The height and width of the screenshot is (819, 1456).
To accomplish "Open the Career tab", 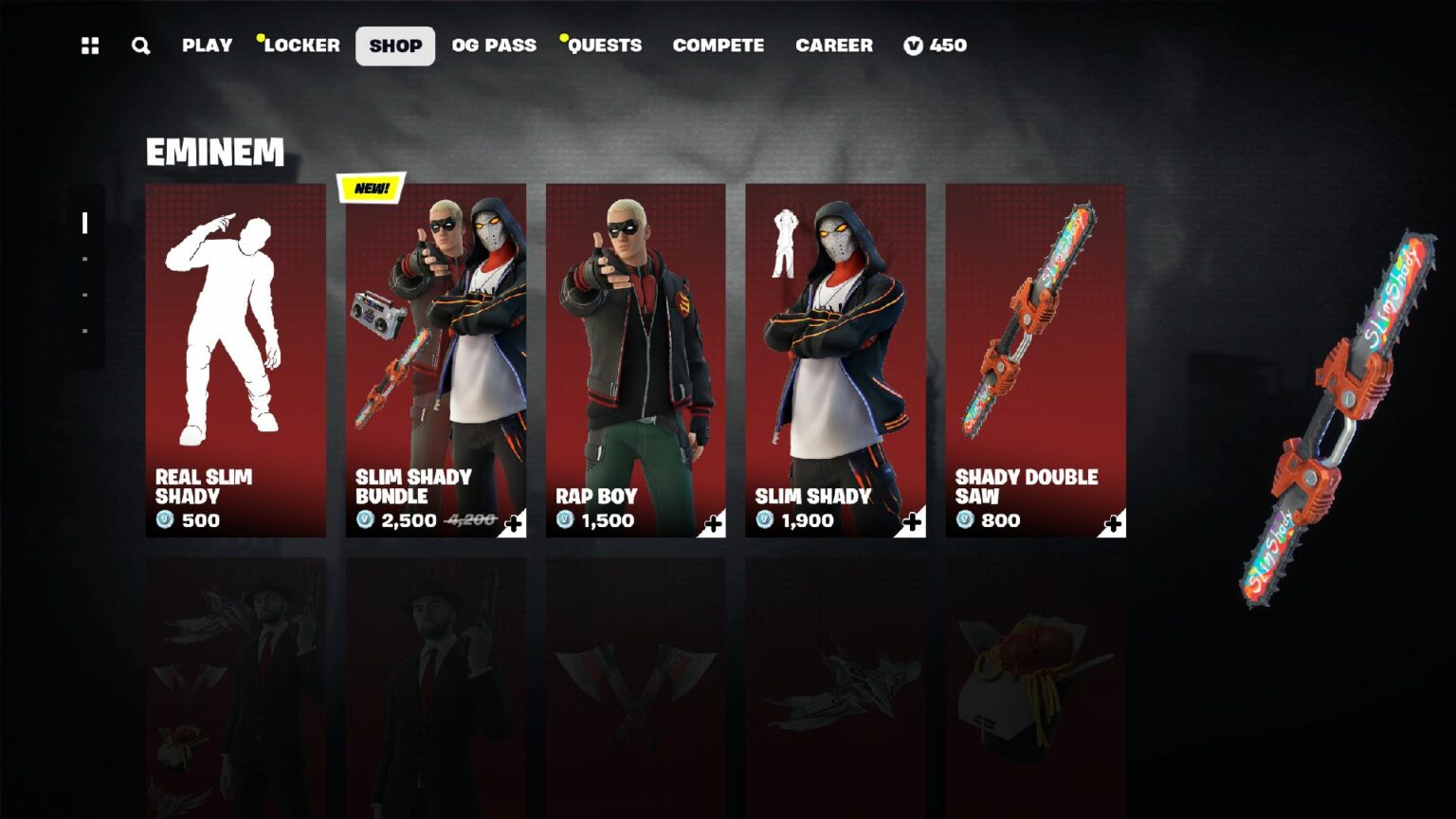I will [833, 45].
